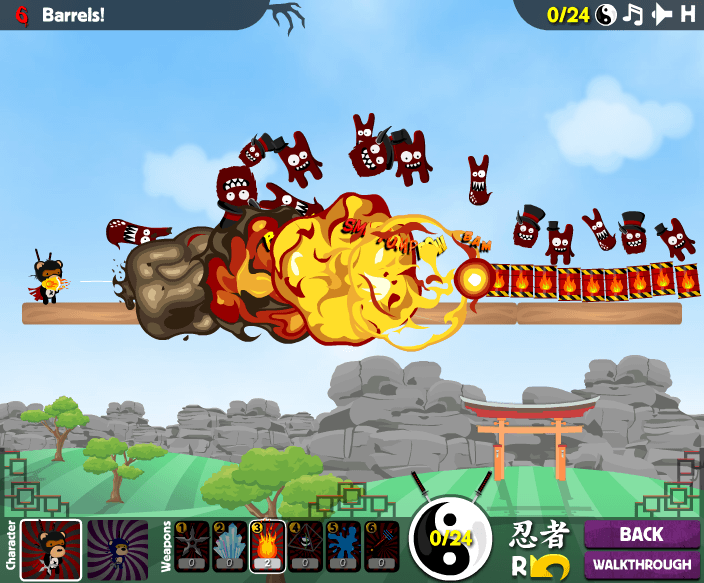
Task: Select the shuriken weapon in slot 1
Action: 192,547
